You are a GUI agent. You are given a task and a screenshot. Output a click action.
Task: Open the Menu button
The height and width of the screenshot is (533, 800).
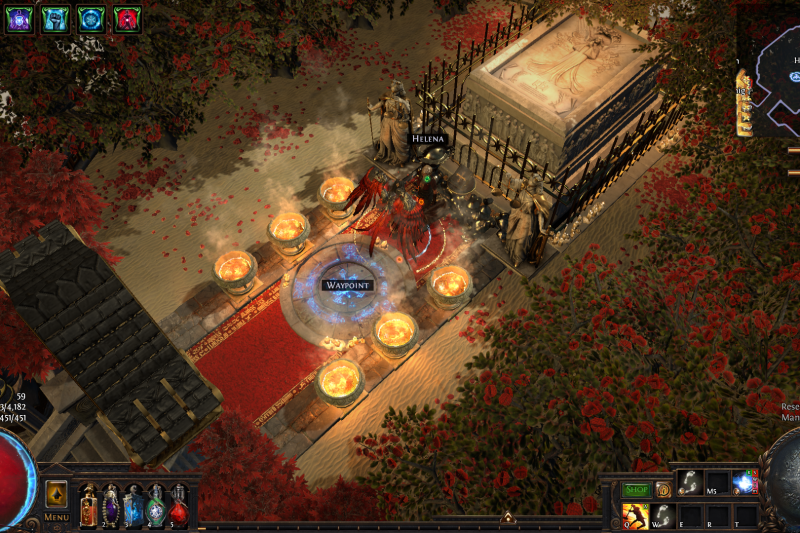pyautogui.click(x=56, y=517)
